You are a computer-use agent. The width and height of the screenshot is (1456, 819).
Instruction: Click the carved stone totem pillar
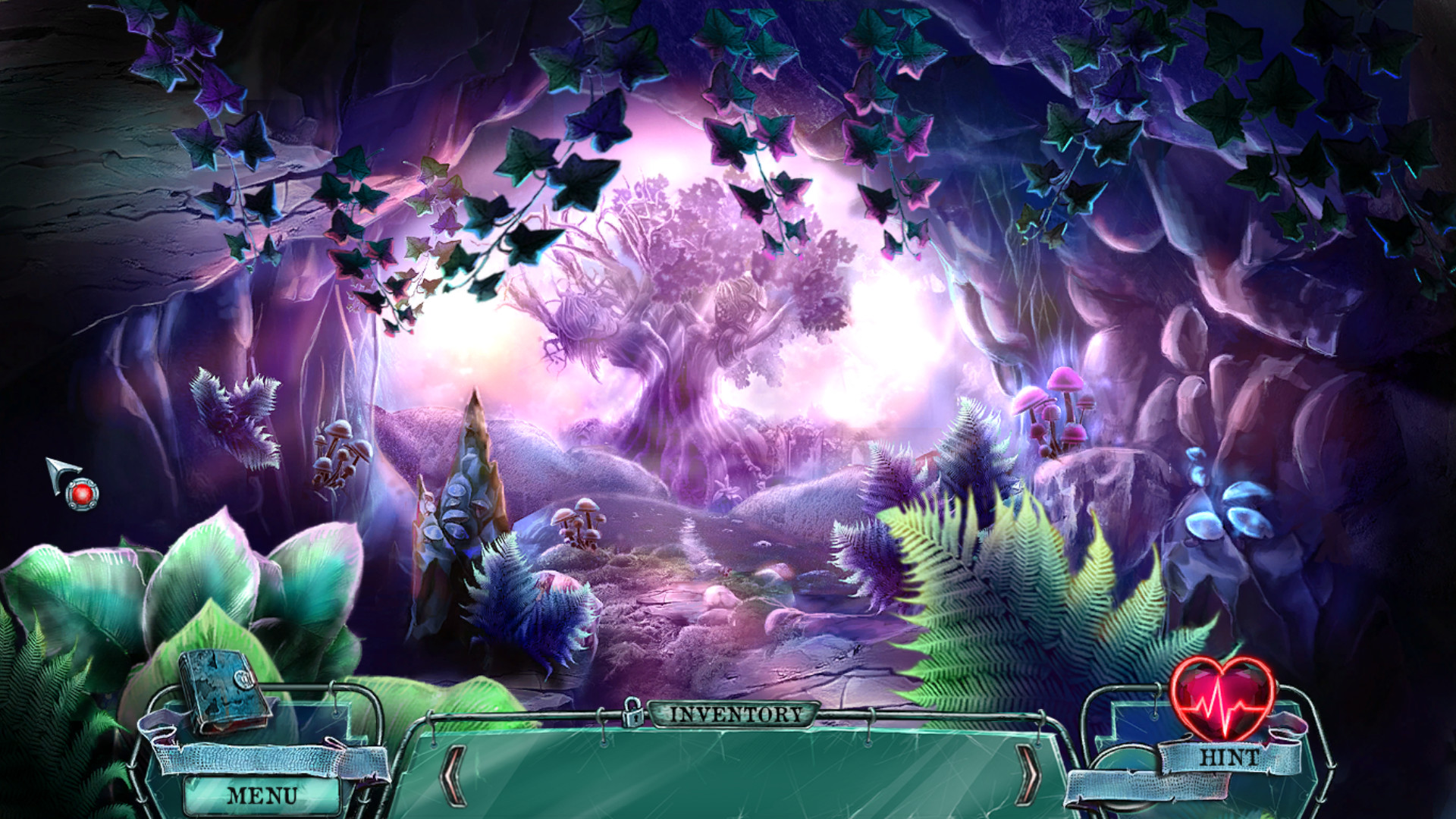click(x=463, y=500)
